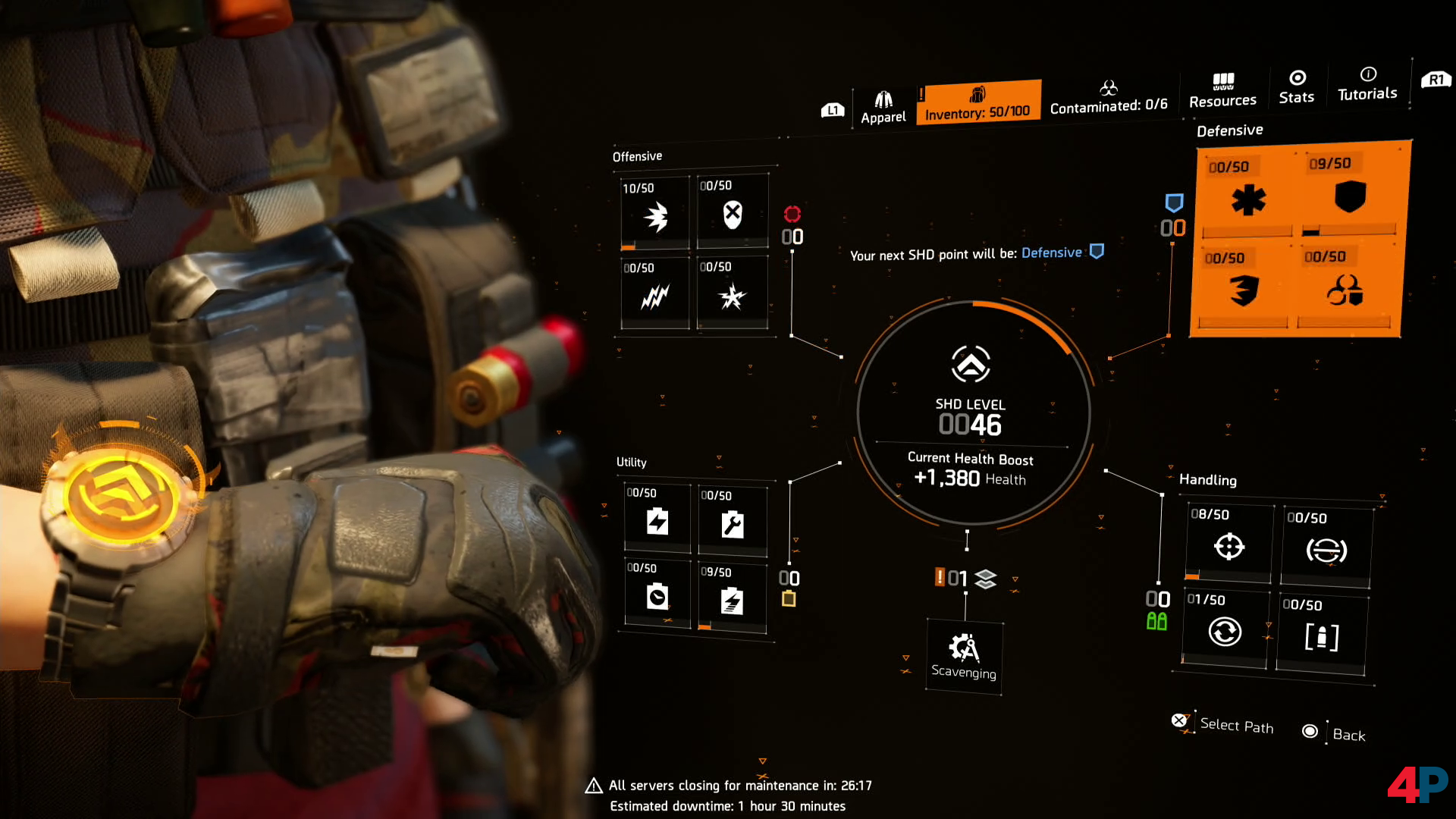Choose the Offensive slot showing 10/50
The width and height of the screenshot is (1456, 819).
(655, 215)
